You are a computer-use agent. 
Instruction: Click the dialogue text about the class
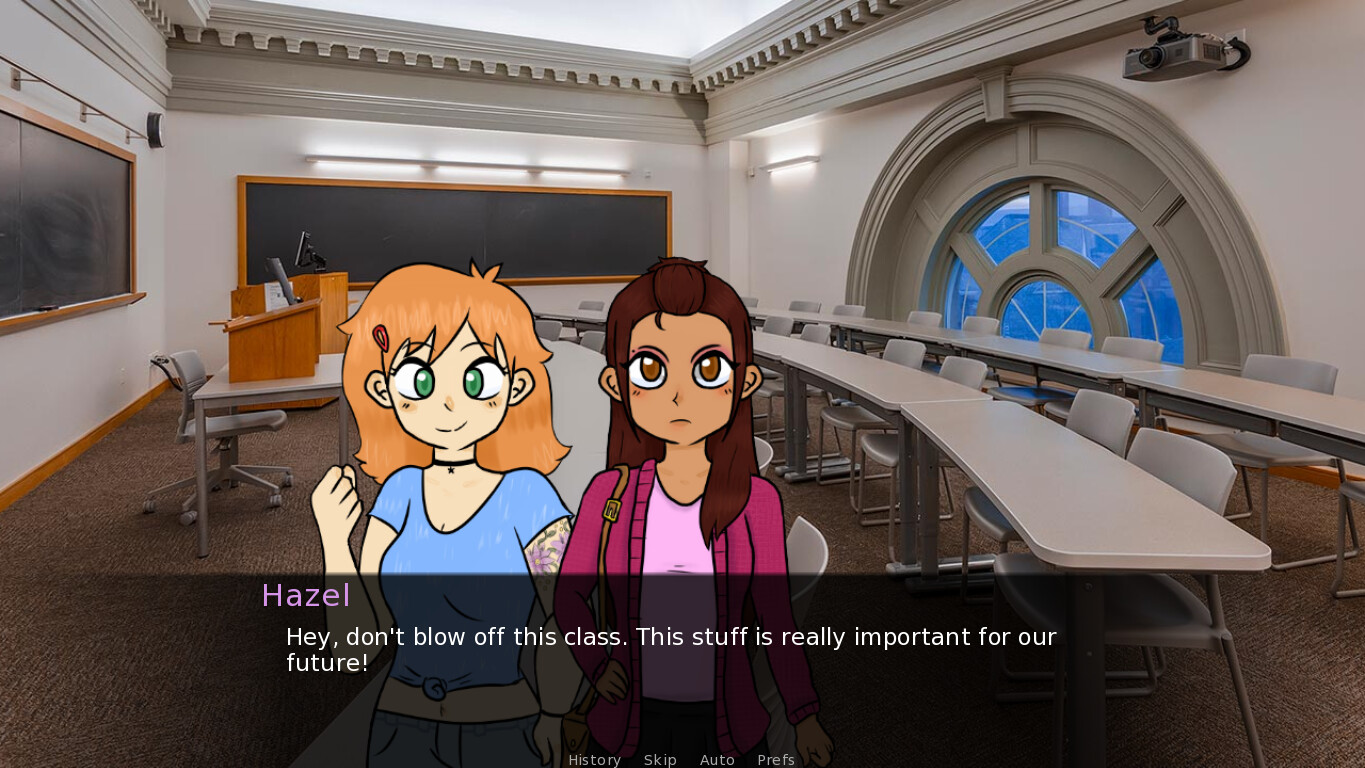(x=670, y=648)
